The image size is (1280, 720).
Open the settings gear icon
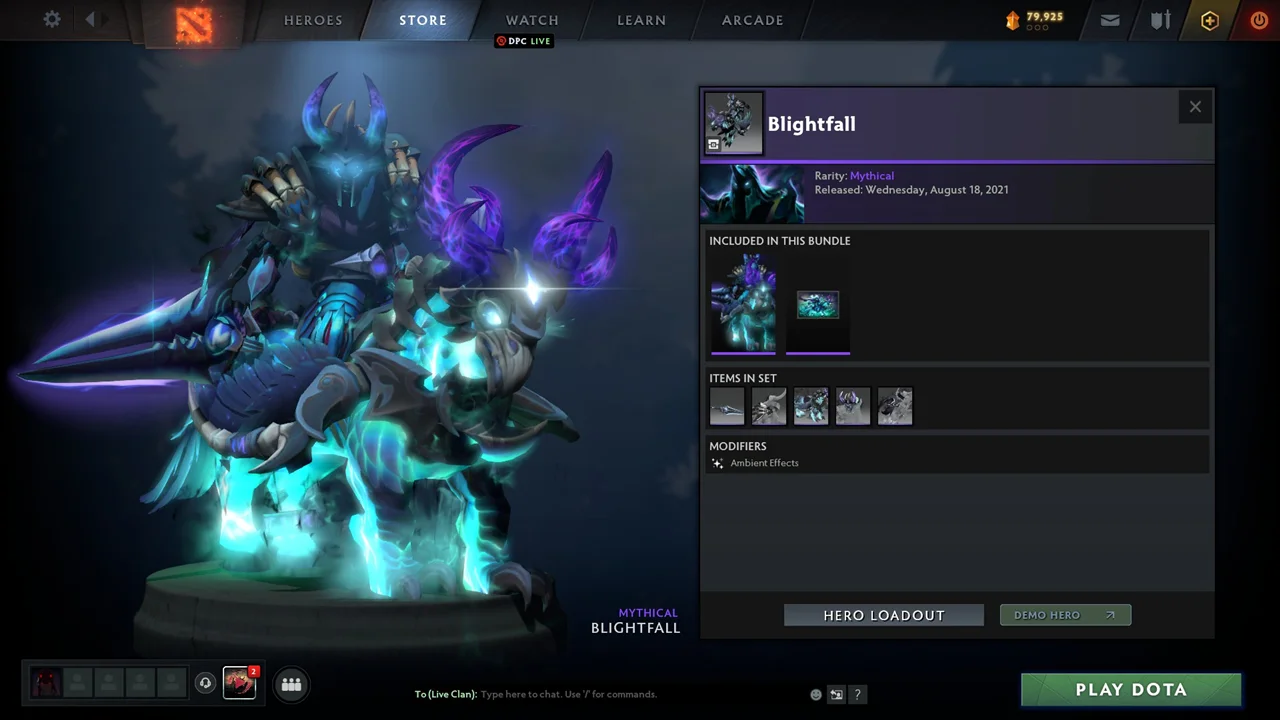tap(52, 19)
